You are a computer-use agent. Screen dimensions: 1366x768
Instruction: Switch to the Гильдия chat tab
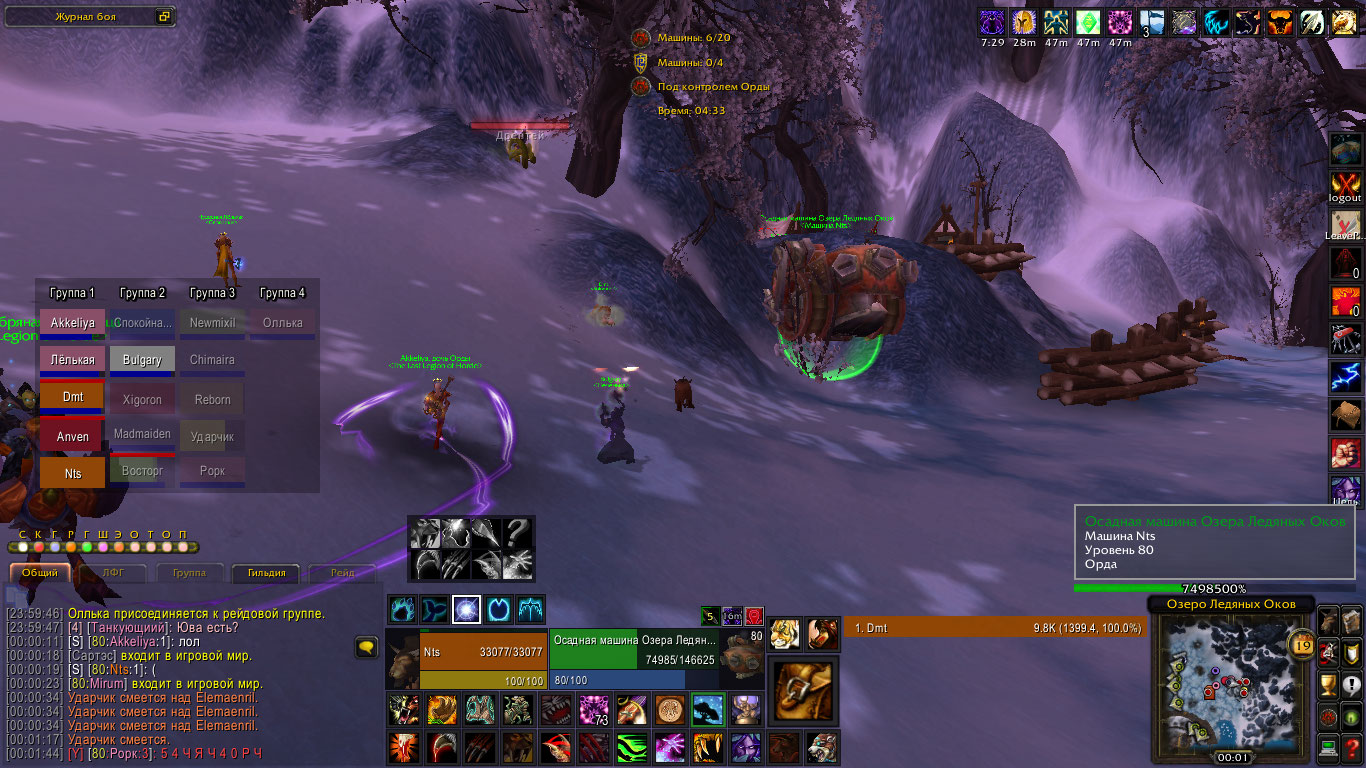[x=267, y=573]
